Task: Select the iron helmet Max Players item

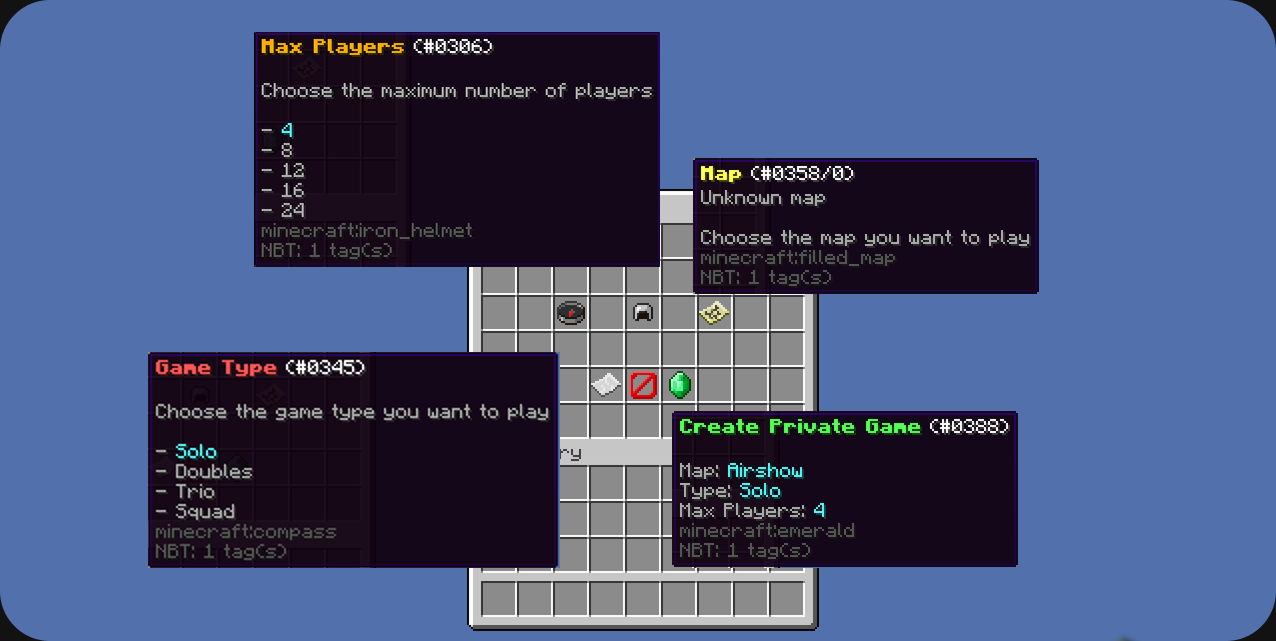Action: pyautogui.click(x=643, y=313)
